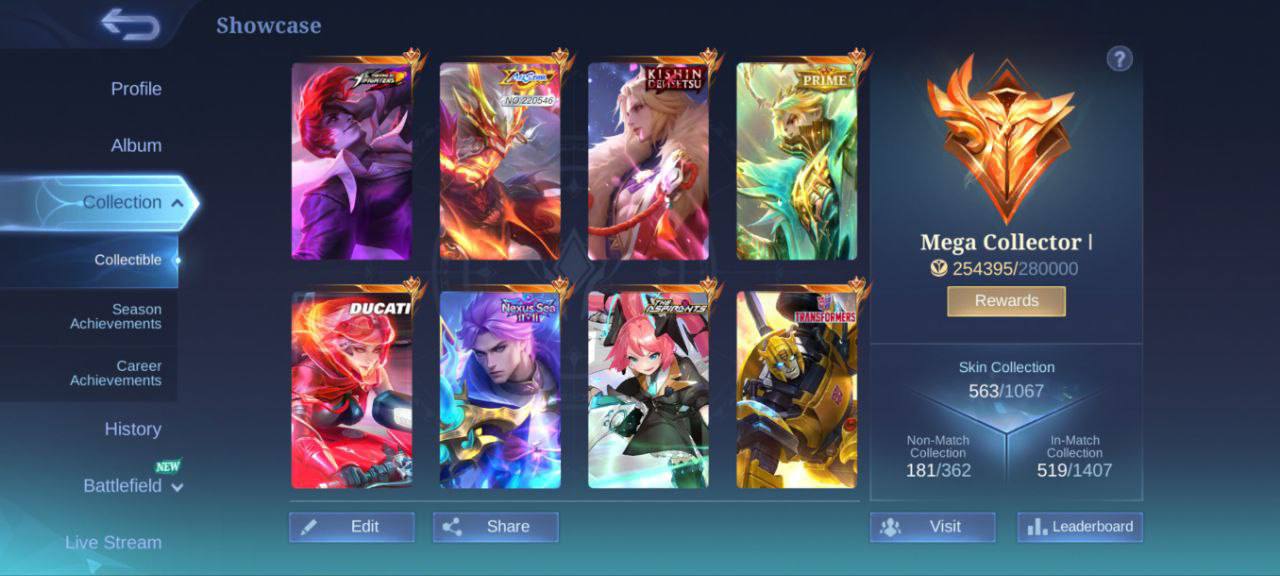This screenshot has width=1280, height=576.
Task: Switch to the Album tab
Action: pyautogui.click(x=136, y=145)
